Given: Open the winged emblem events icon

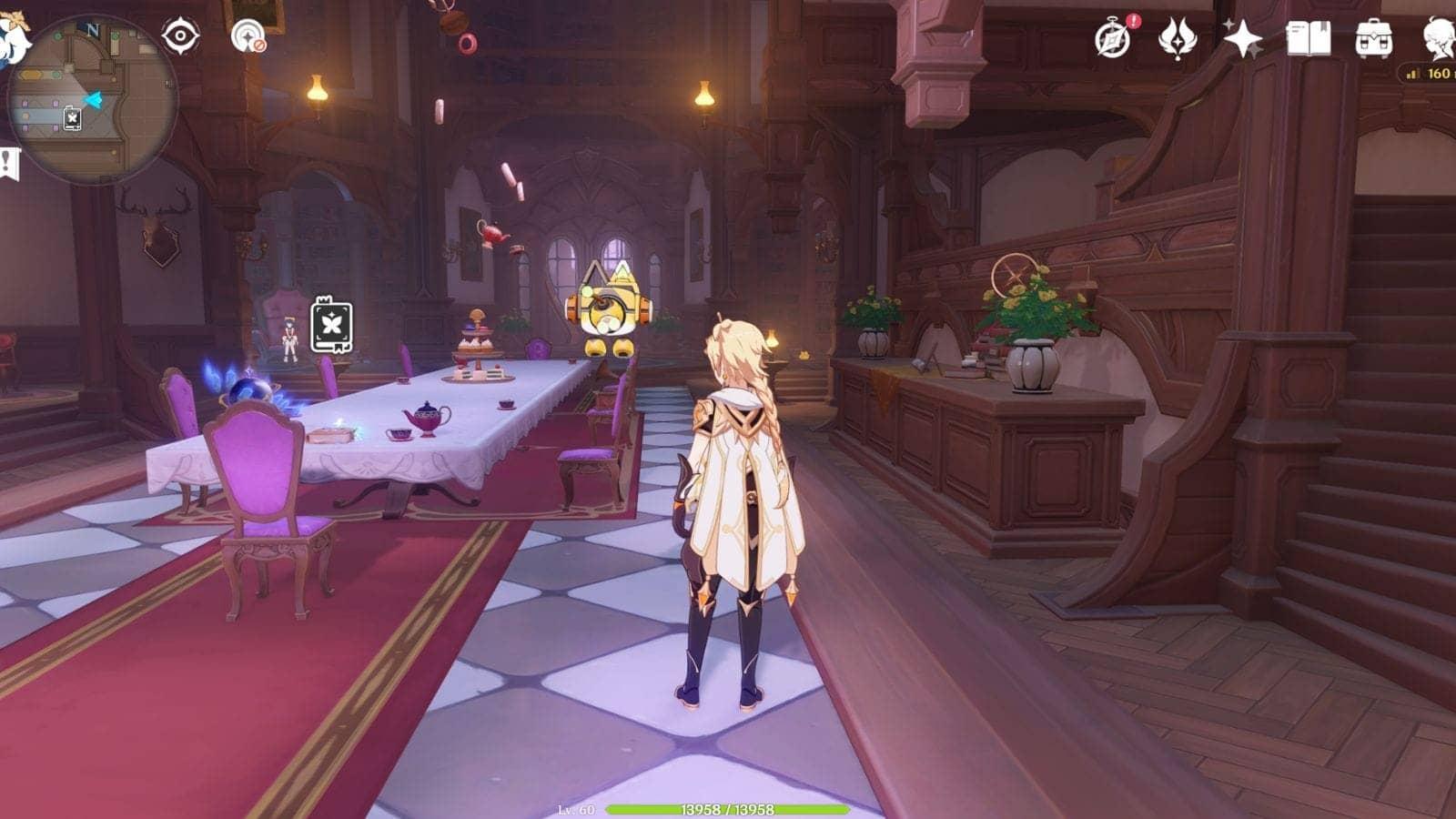Looking at the screenshot, I should pos(1177,39).
